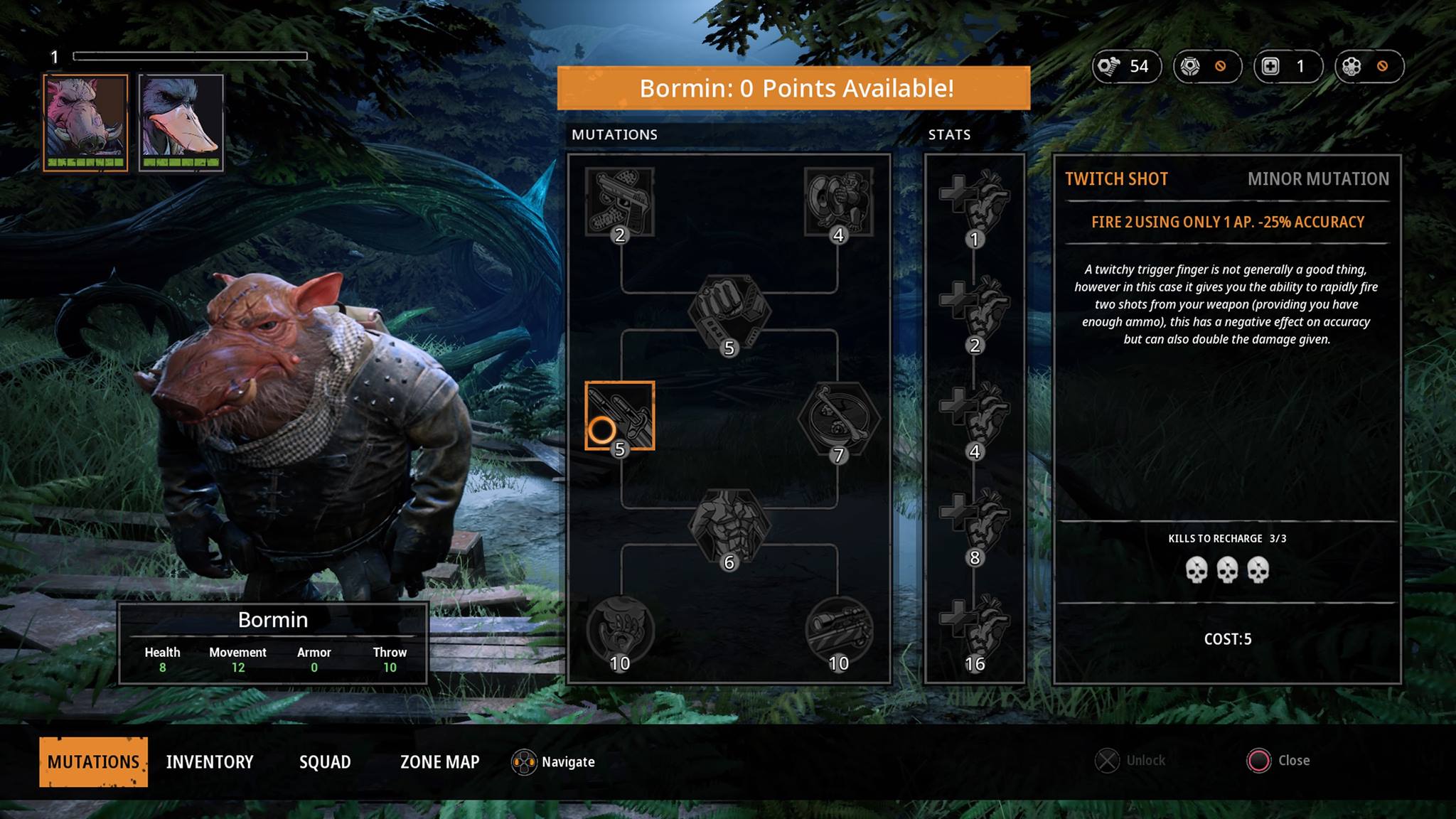Go to the Squad tab
The height and width of the screenshot is (819, 1456).
[325, 761]
